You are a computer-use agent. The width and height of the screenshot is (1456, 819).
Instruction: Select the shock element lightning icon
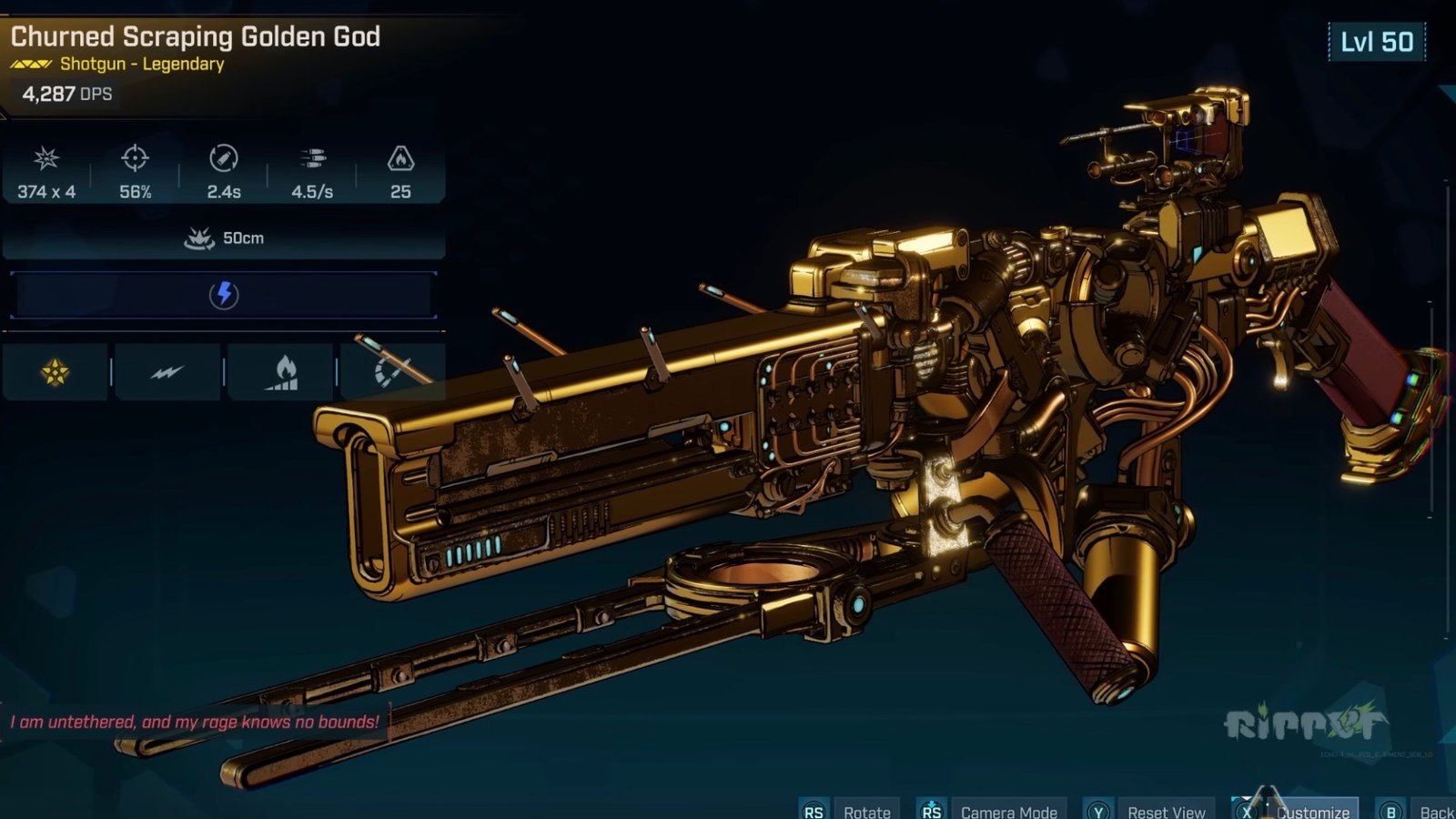click(x=224, y=295)
